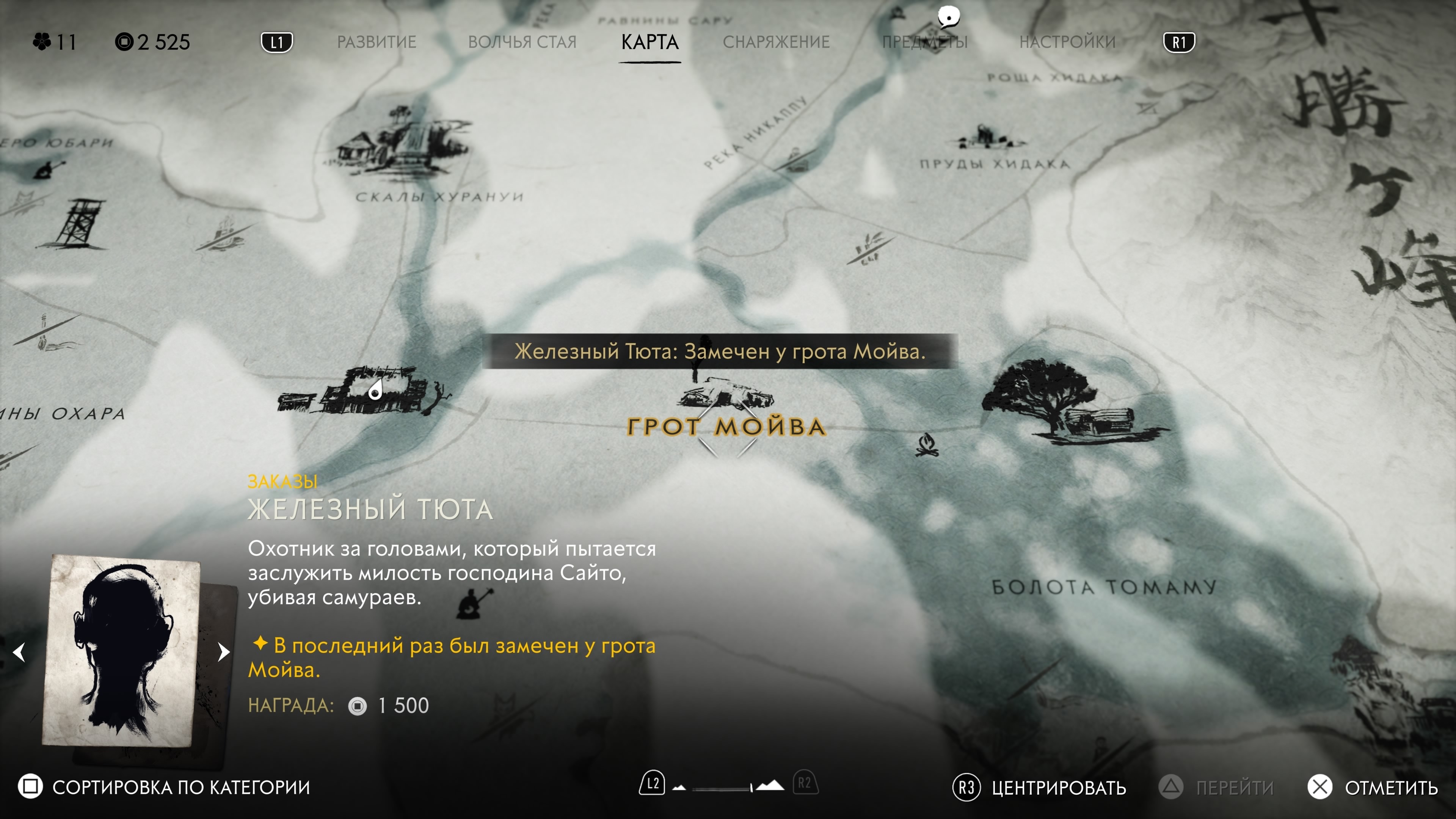Select the Железный Тюта bounty portrait
The image size is (1456, 819).
(x=121, y=650)
